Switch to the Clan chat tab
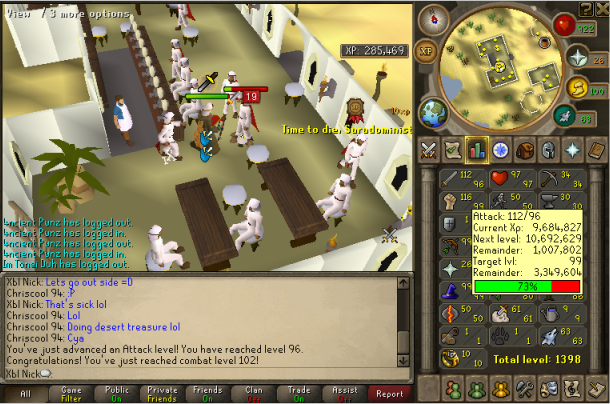This screenshot has width=610, height=404. [256, 394]
